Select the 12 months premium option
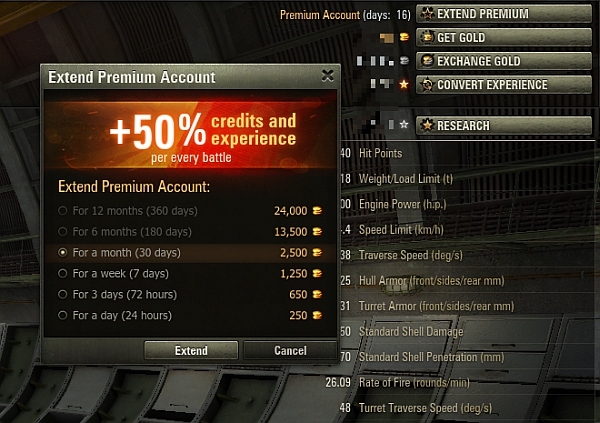 tap(64, 211)
